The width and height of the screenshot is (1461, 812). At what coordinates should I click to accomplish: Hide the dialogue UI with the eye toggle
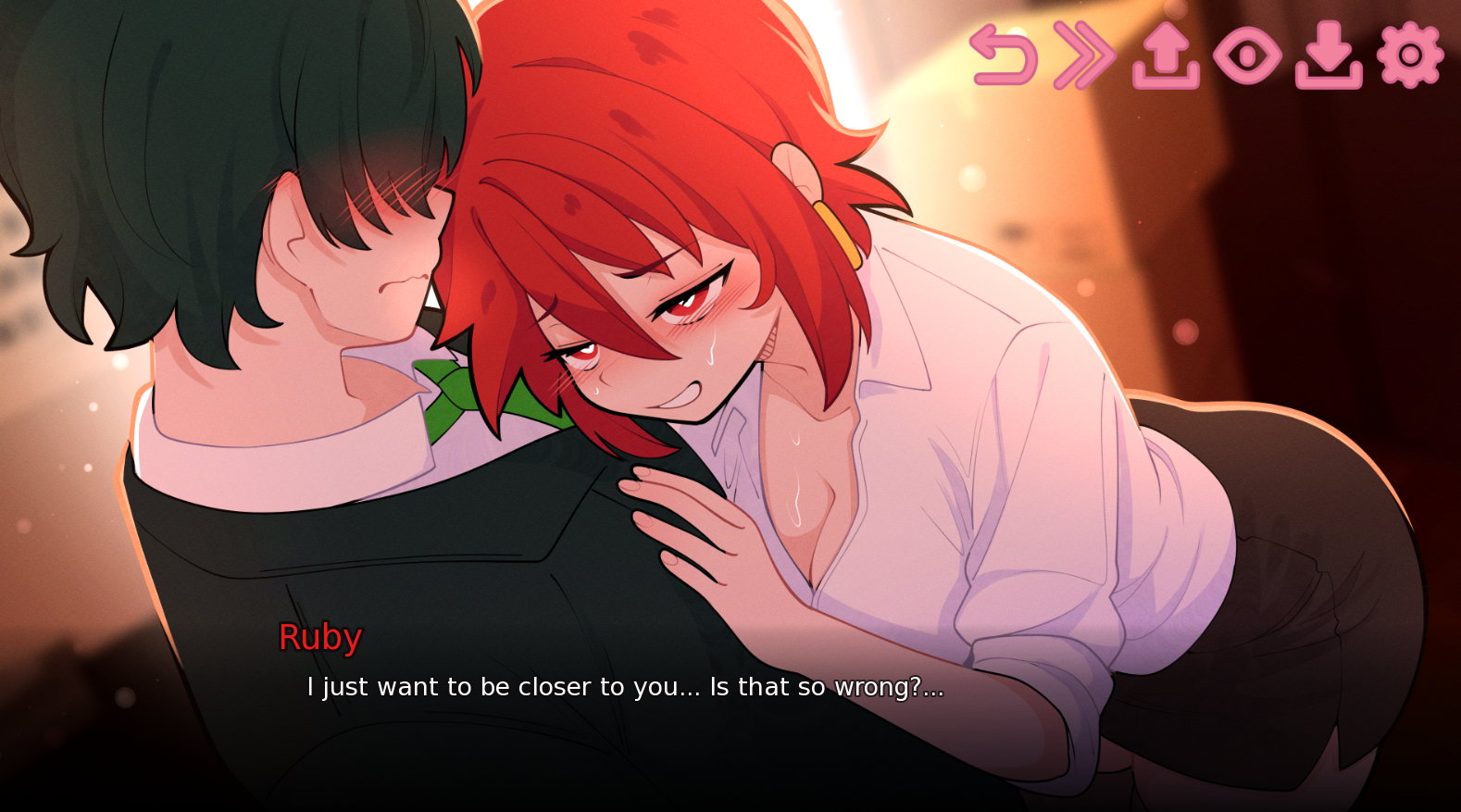[x=1249, y=56]
